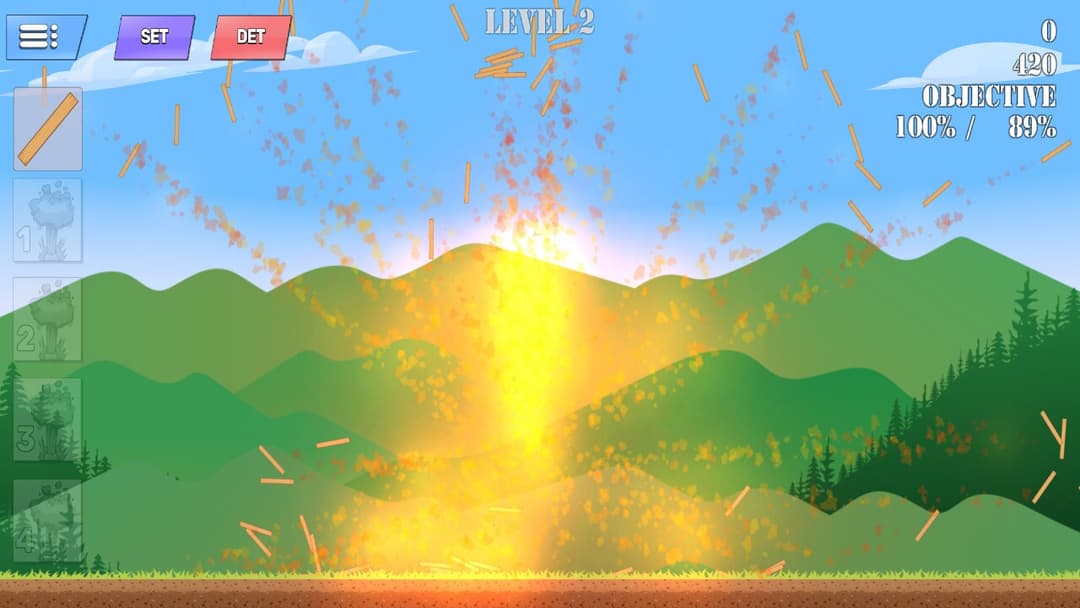Choose explosive slot number 1
The height and width of the screenshot is (608, 1080).
point(48,220)
